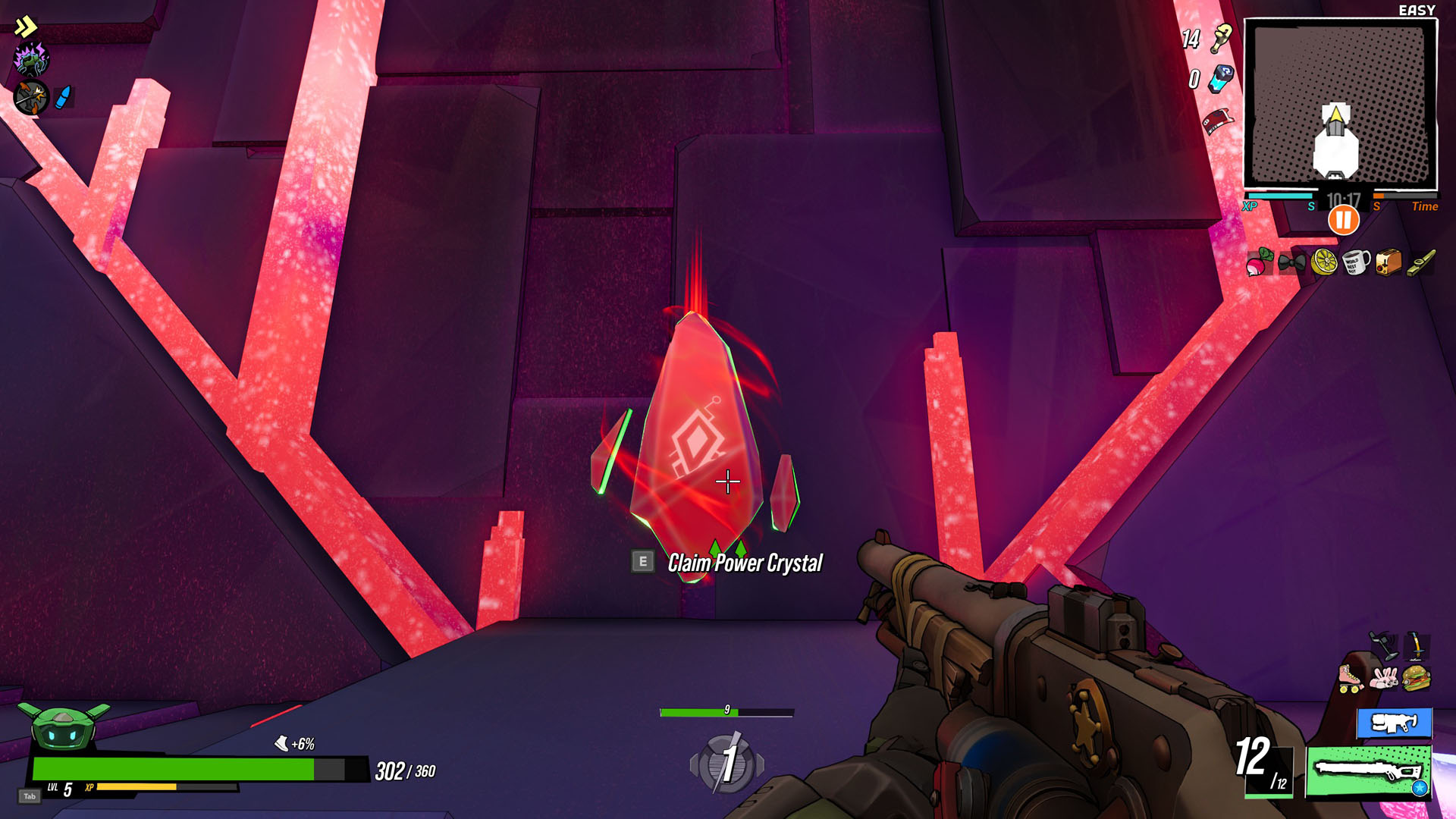Select the lemon slice item icon
Viewport: 1456px width, 819px height.
click(1324, 262)
